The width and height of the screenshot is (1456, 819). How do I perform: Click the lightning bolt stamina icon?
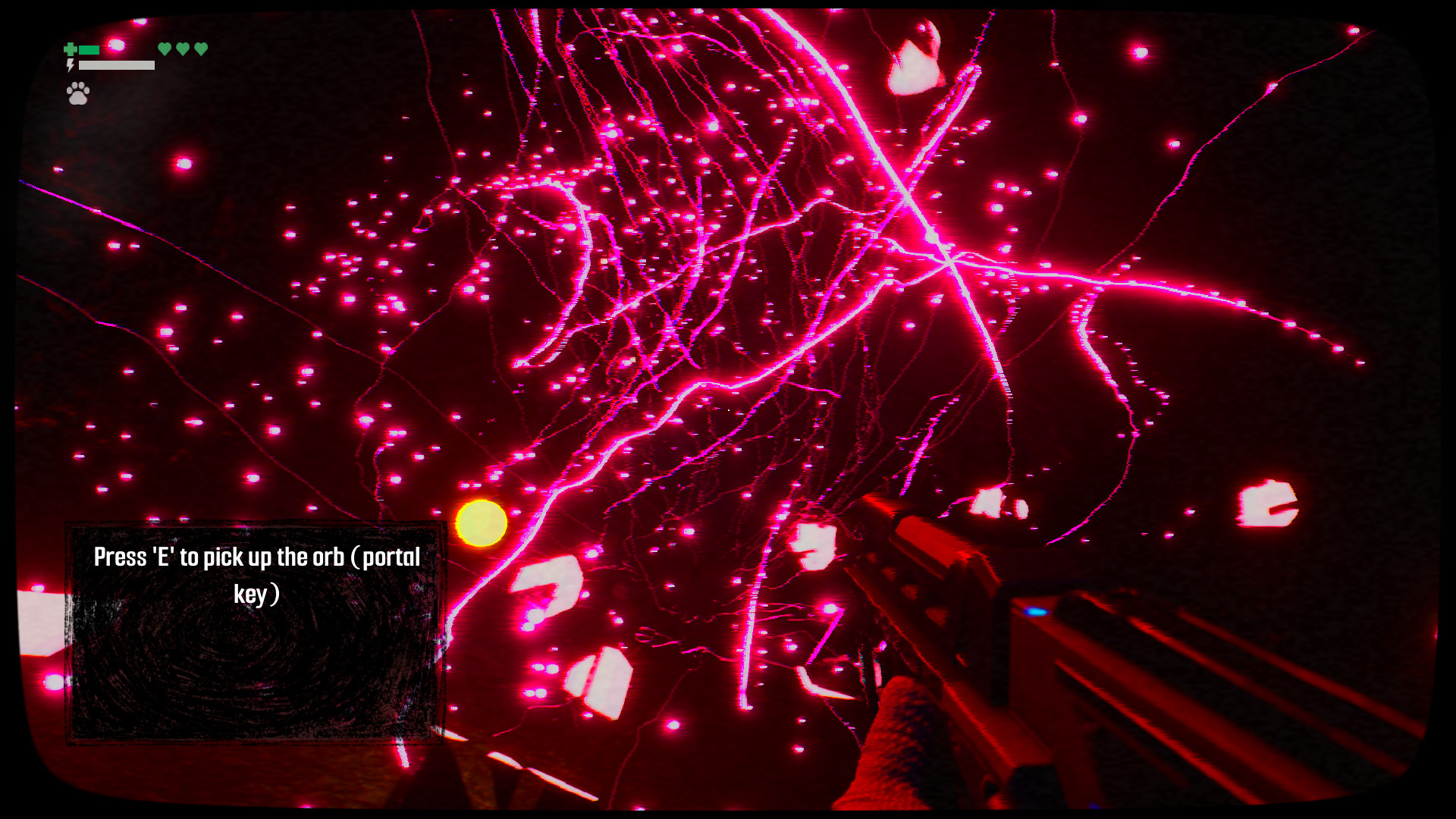click(71, 65)
